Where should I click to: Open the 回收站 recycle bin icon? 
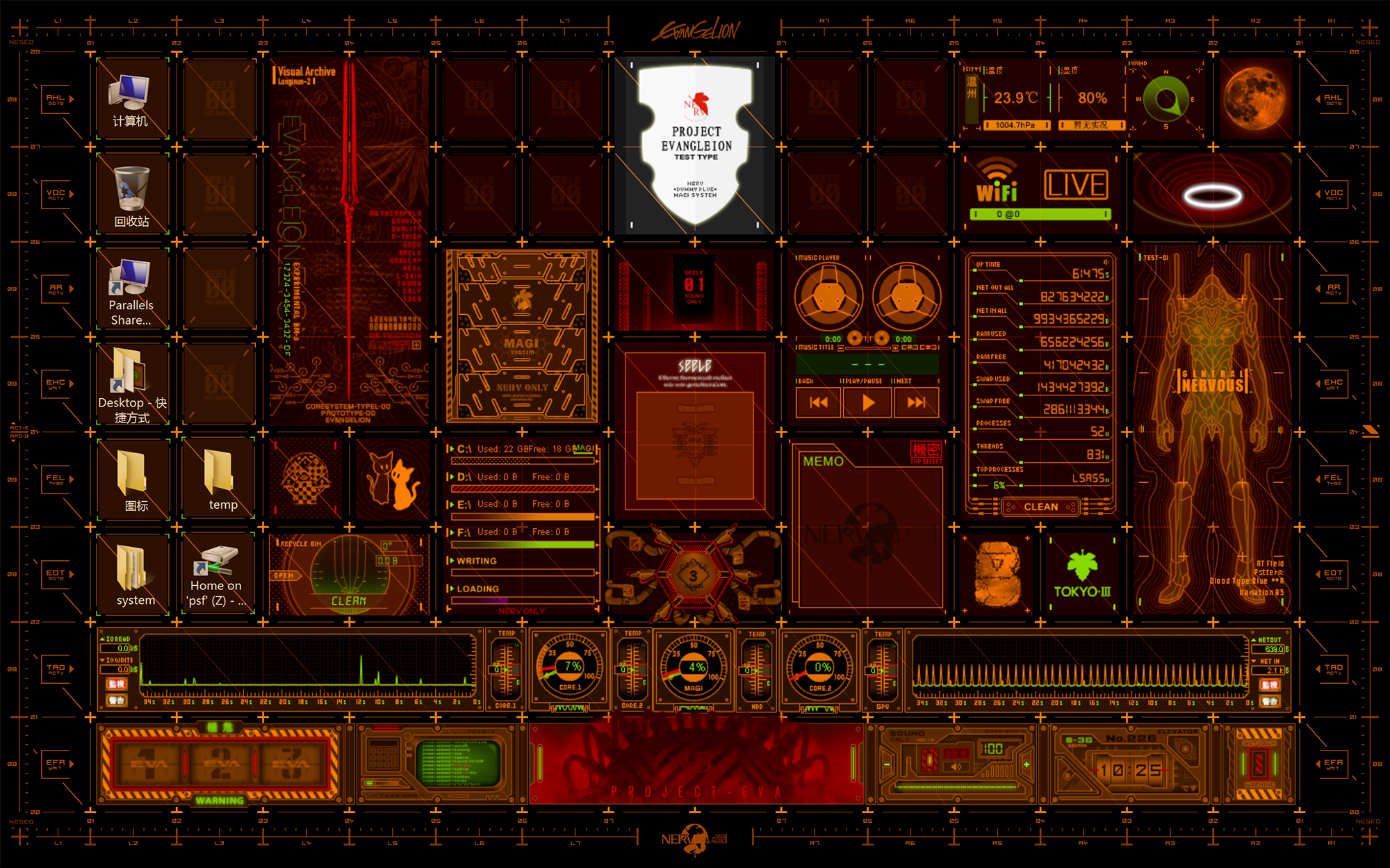point(131,195)
